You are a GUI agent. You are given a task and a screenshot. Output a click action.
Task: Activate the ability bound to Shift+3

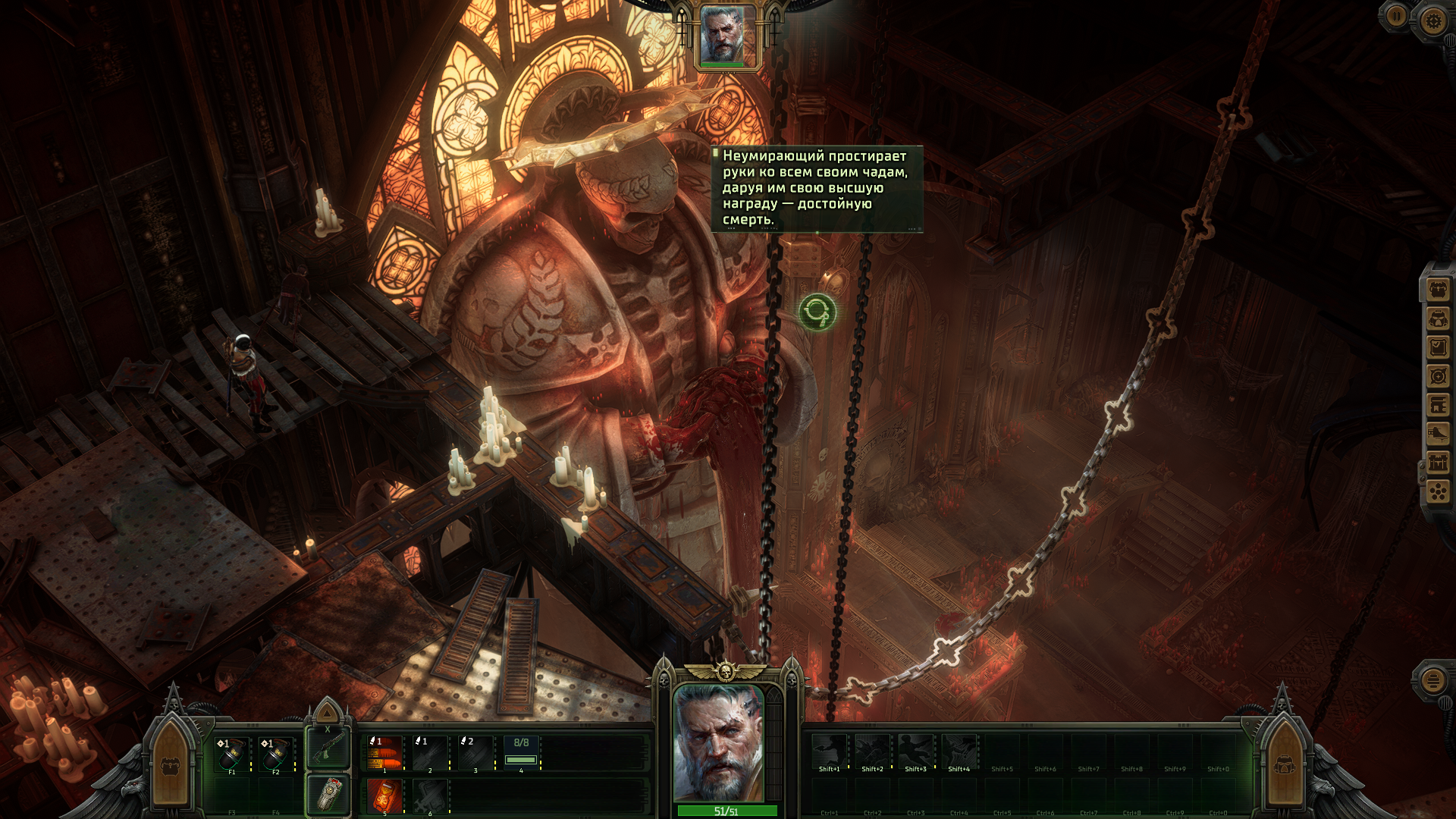(915, 751)
